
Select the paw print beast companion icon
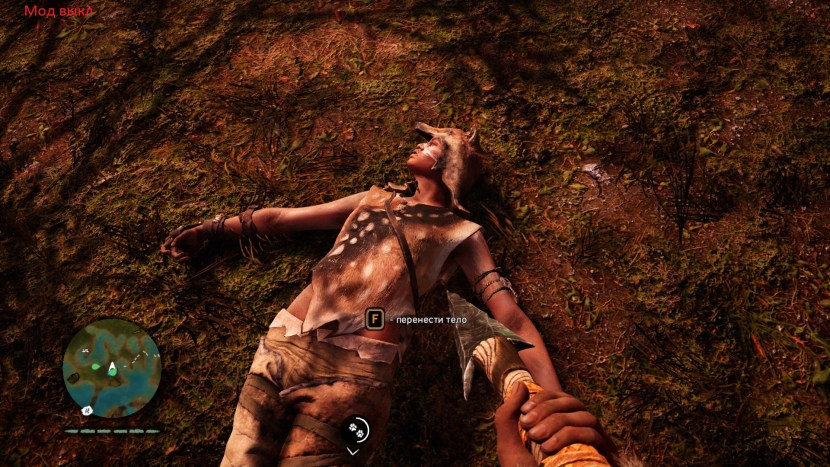point(356,430)
